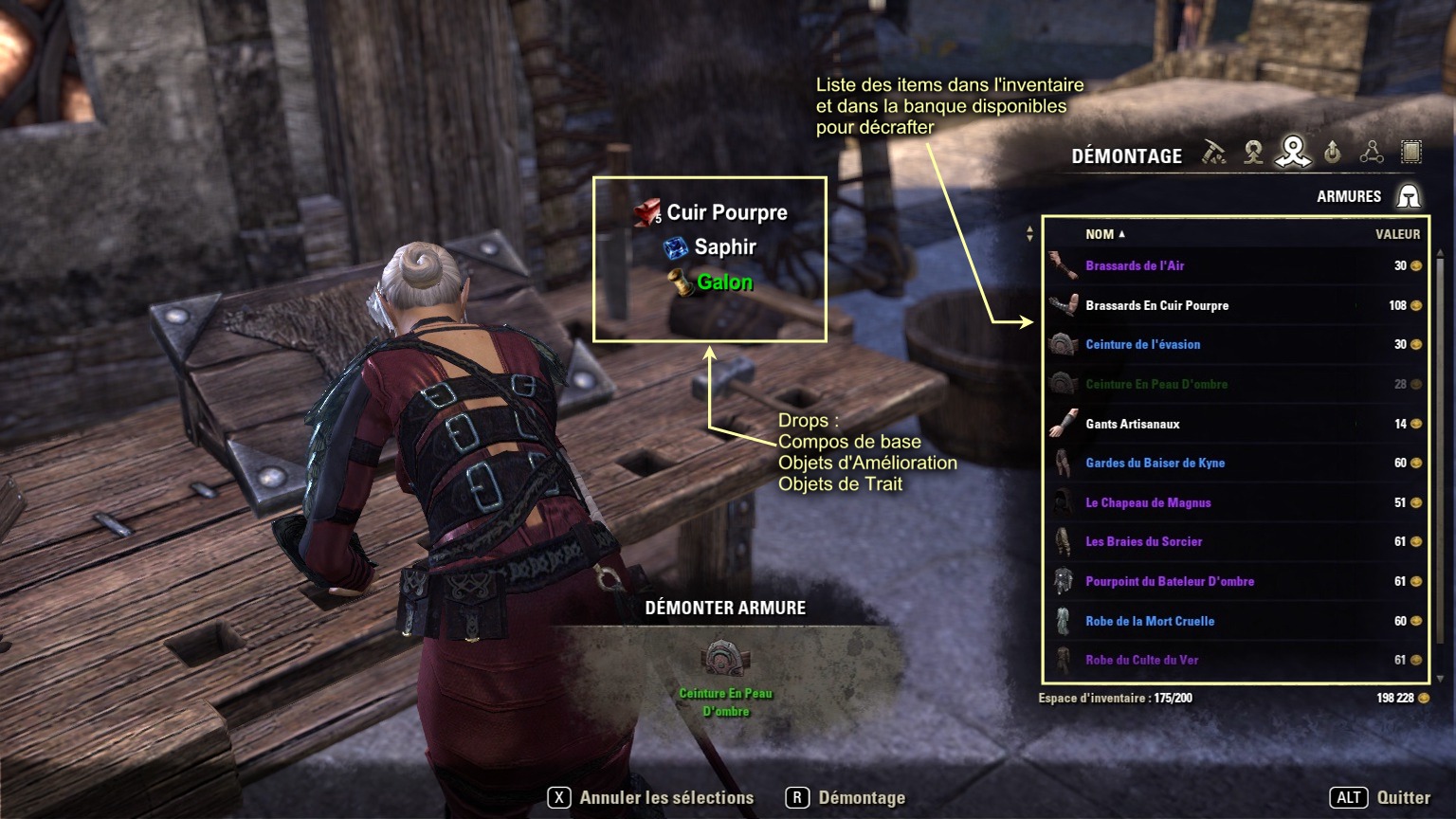Pick Les Braies du Sorcier row
The height and width of the screenshot is (819, 1456).
[1143, 542]
